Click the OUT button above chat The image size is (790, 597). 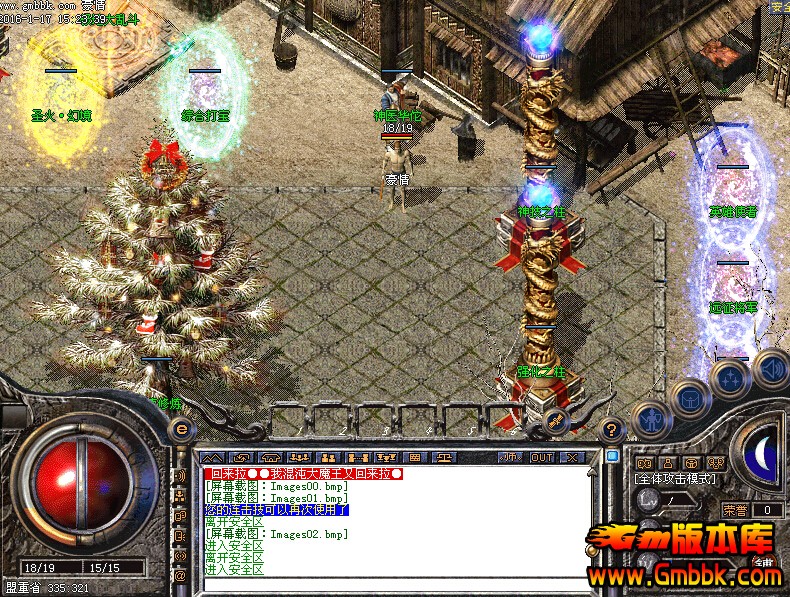541,457
